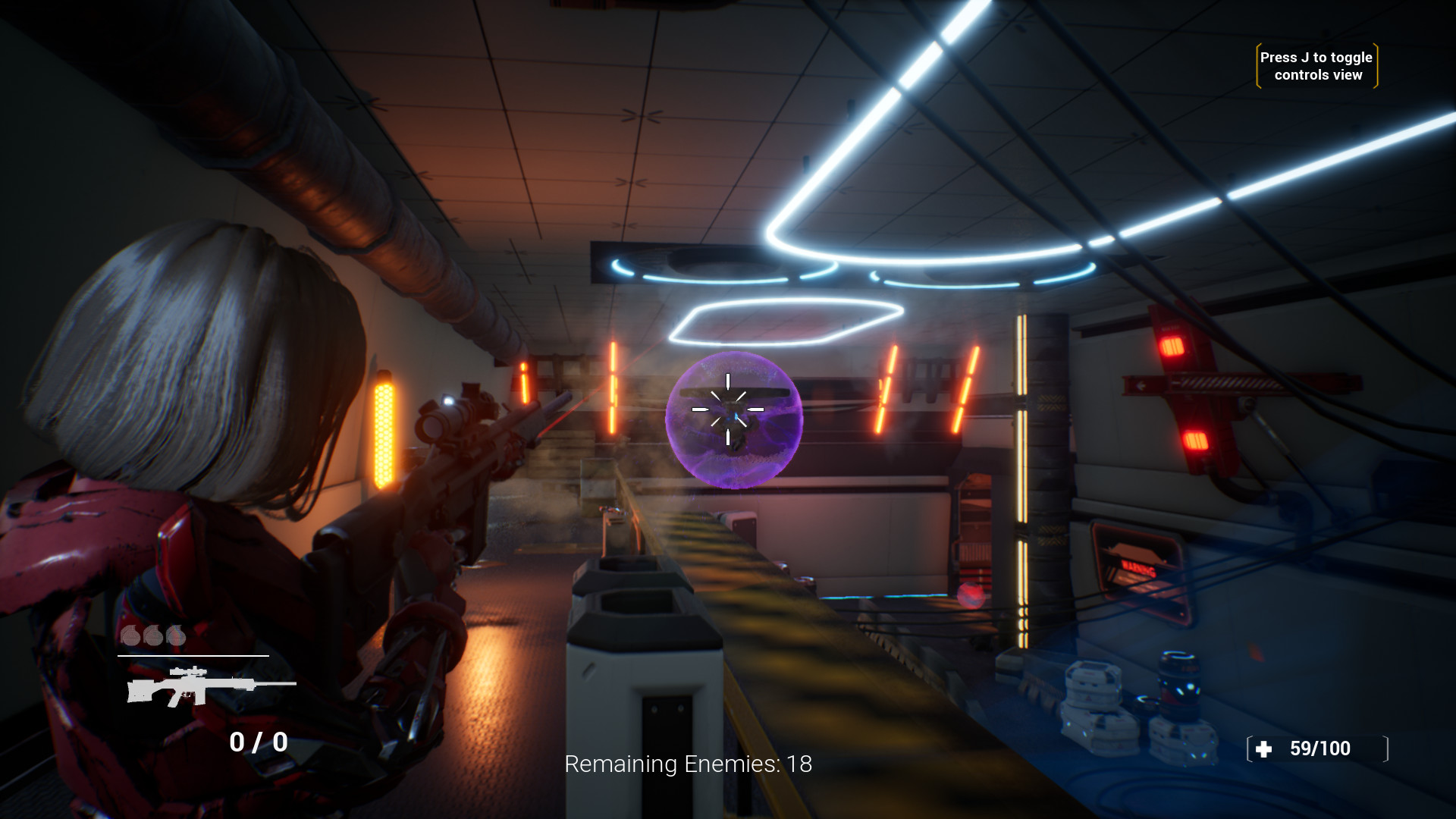Click the crosshair reticle

click(730, 408)
